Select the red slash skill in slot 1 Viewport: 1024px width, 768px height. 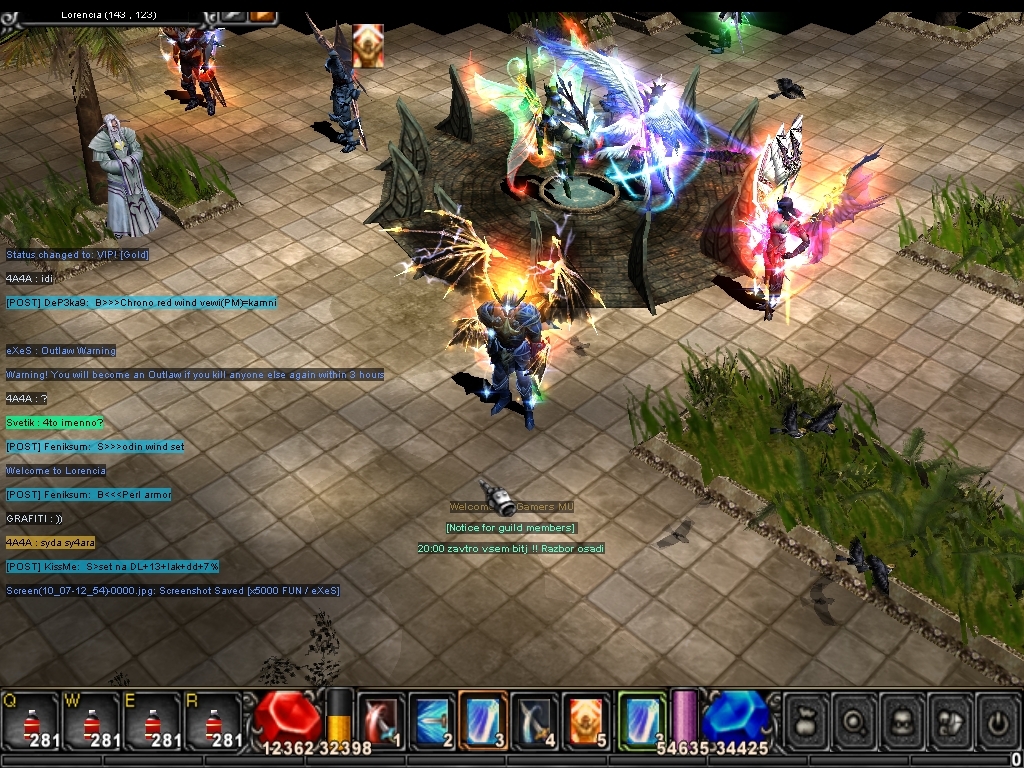(380, 718)
